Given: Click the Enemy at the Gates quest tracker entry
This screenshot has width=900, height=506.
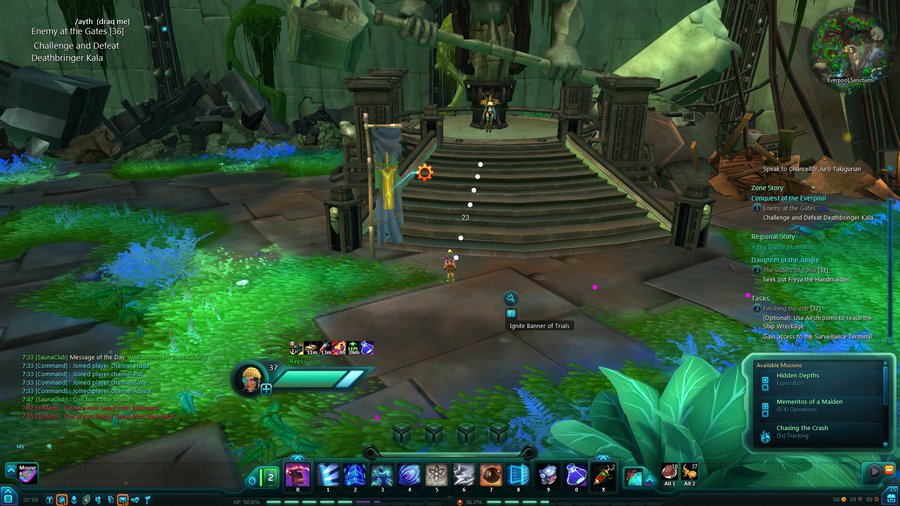Looking at the screenshot, I should coord(795,208).
